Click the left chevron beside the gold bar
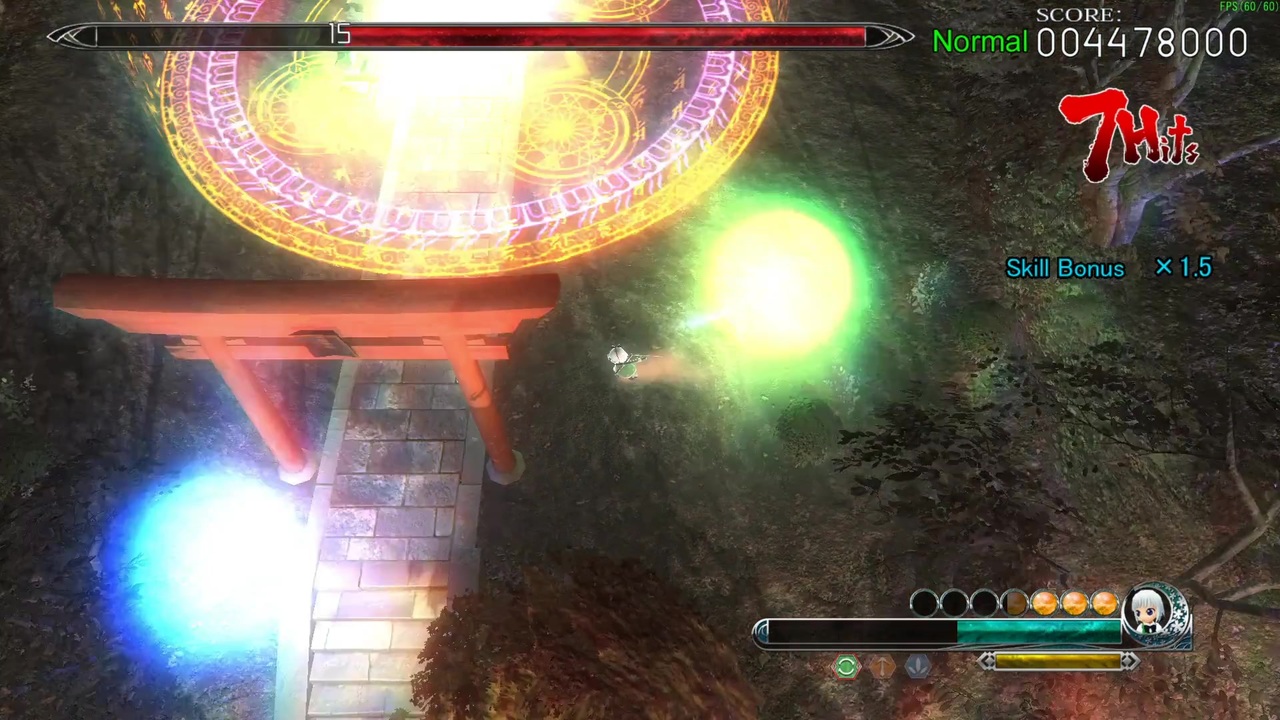 [x=987, y=660]
